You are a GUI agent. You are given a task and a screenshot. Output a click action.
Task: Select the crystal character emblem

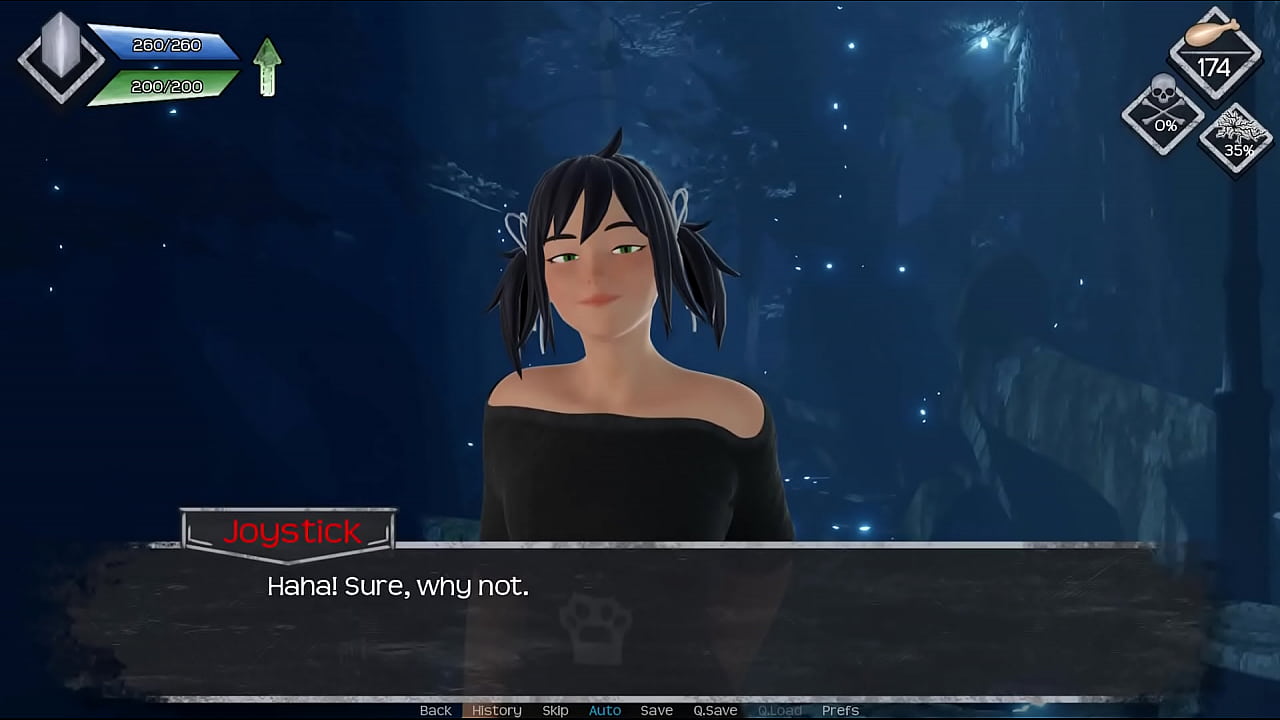61,56
